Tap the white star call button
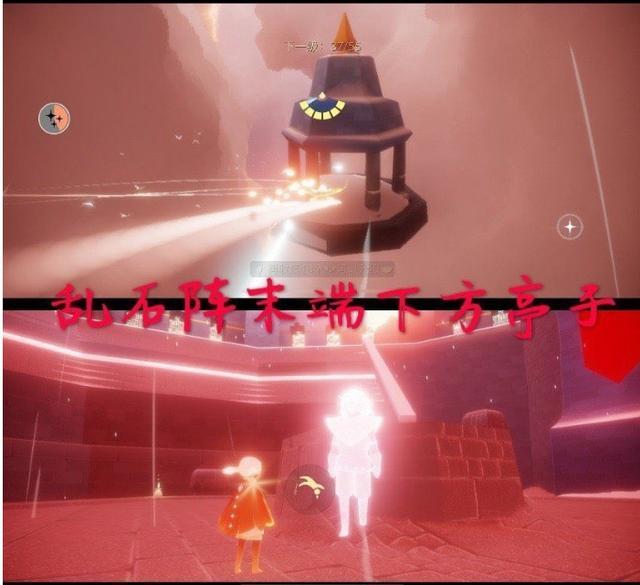This screenshot has height=585, width=640. click(570, 227)
